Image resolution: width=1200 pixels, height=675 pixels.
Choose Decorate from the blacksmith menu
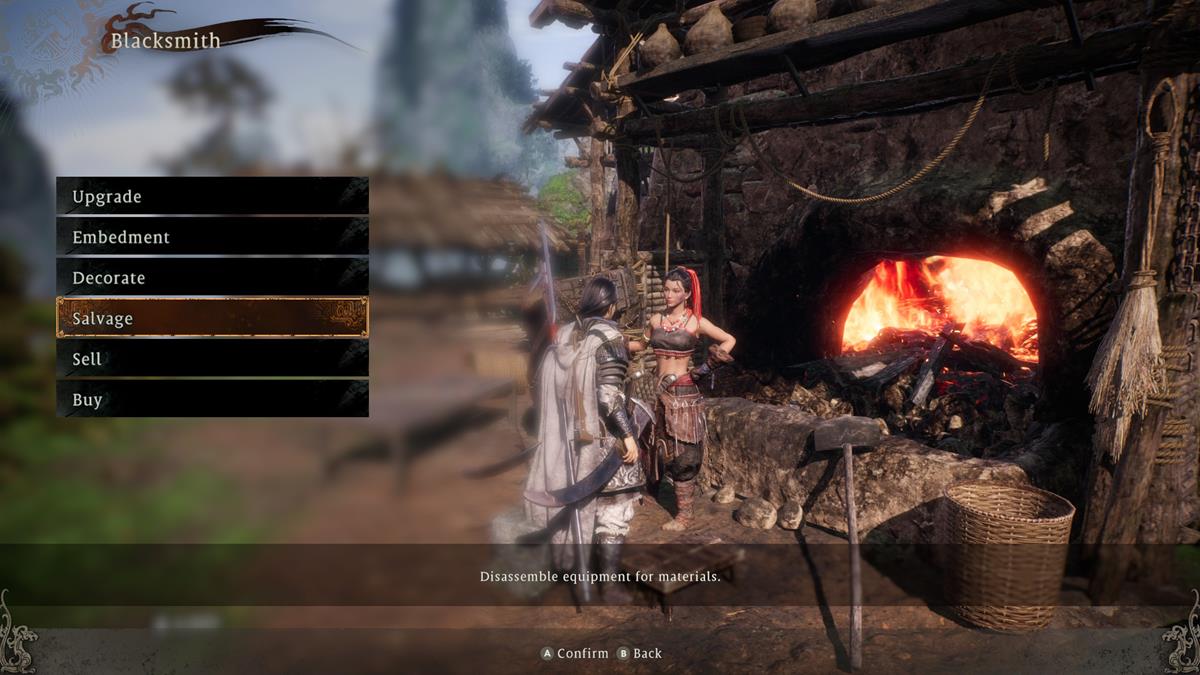coord(212,277)
